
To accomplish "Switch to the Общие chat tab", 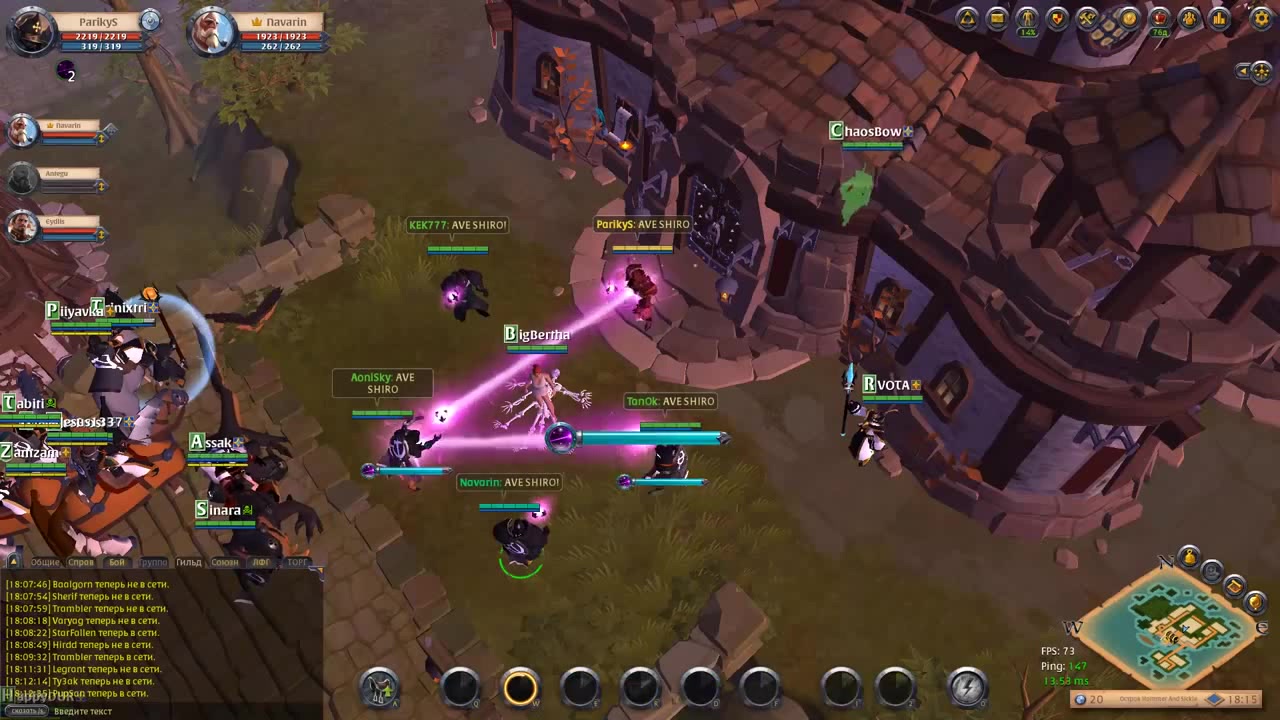I will point(45,563).
